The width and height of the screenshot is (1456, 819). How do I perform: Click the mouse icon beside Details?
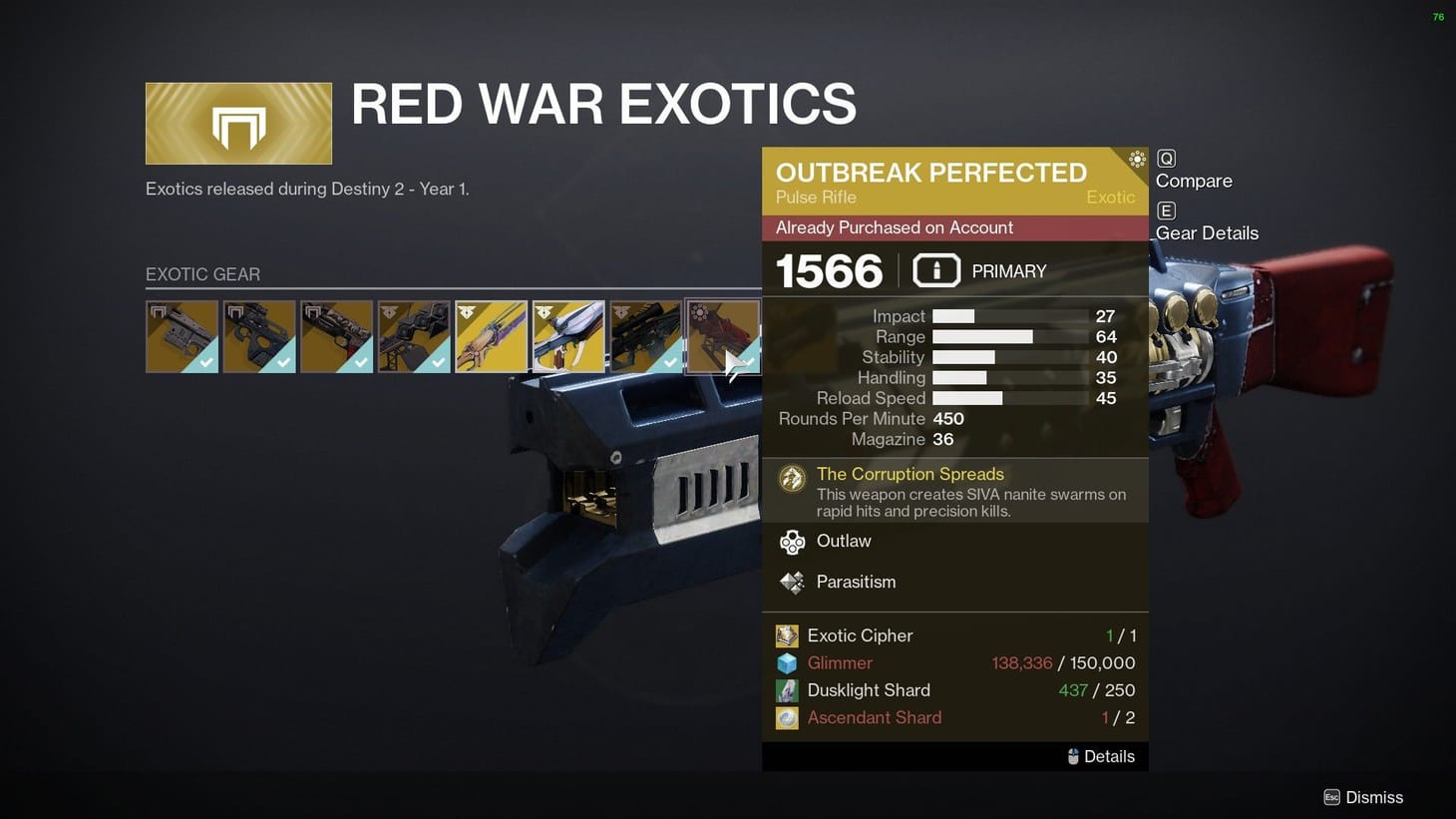click(1072, 756)
